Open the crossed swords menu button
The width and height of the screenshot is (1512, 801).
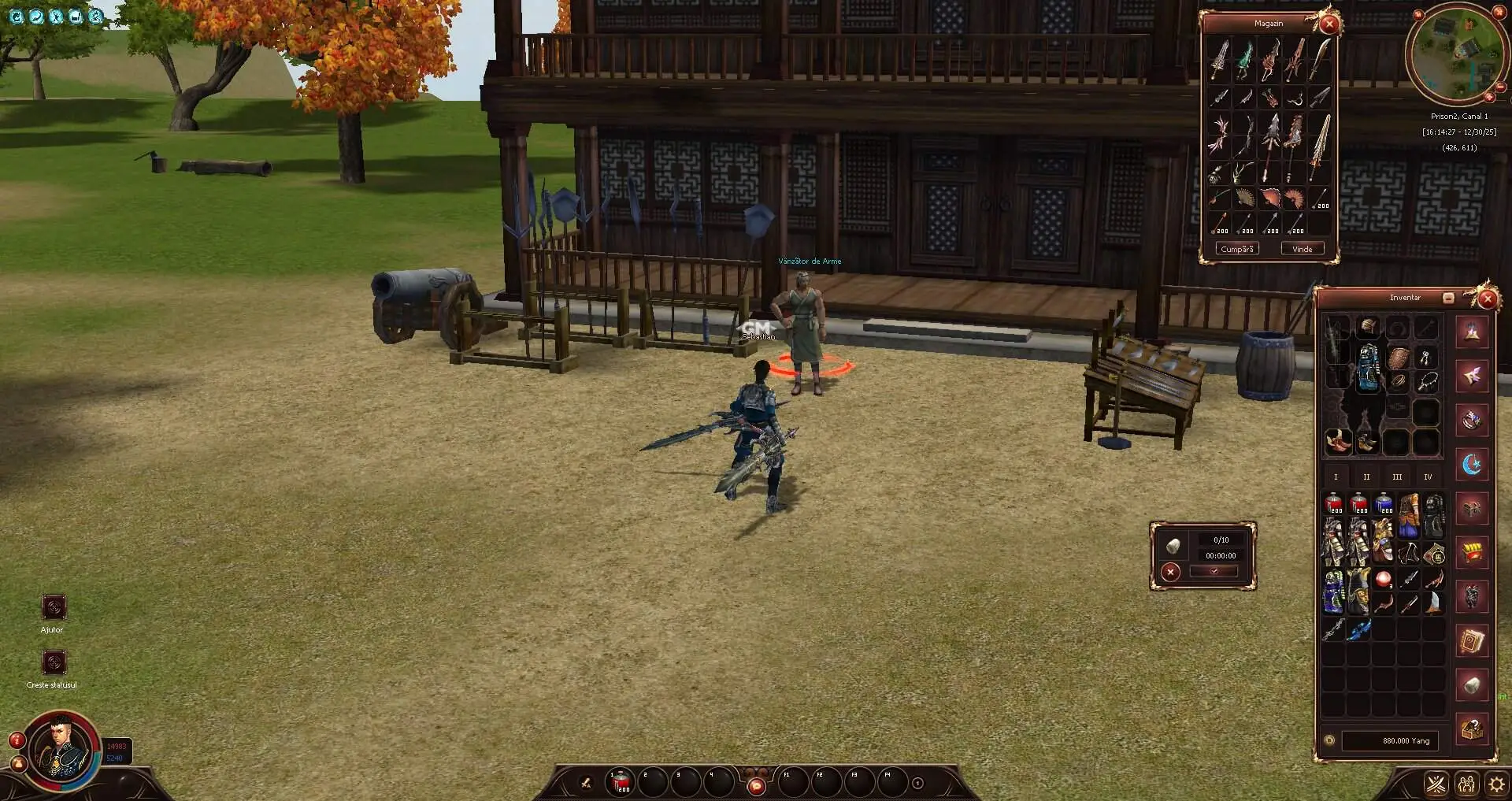pyautogui.click(x=1436, y=784)
